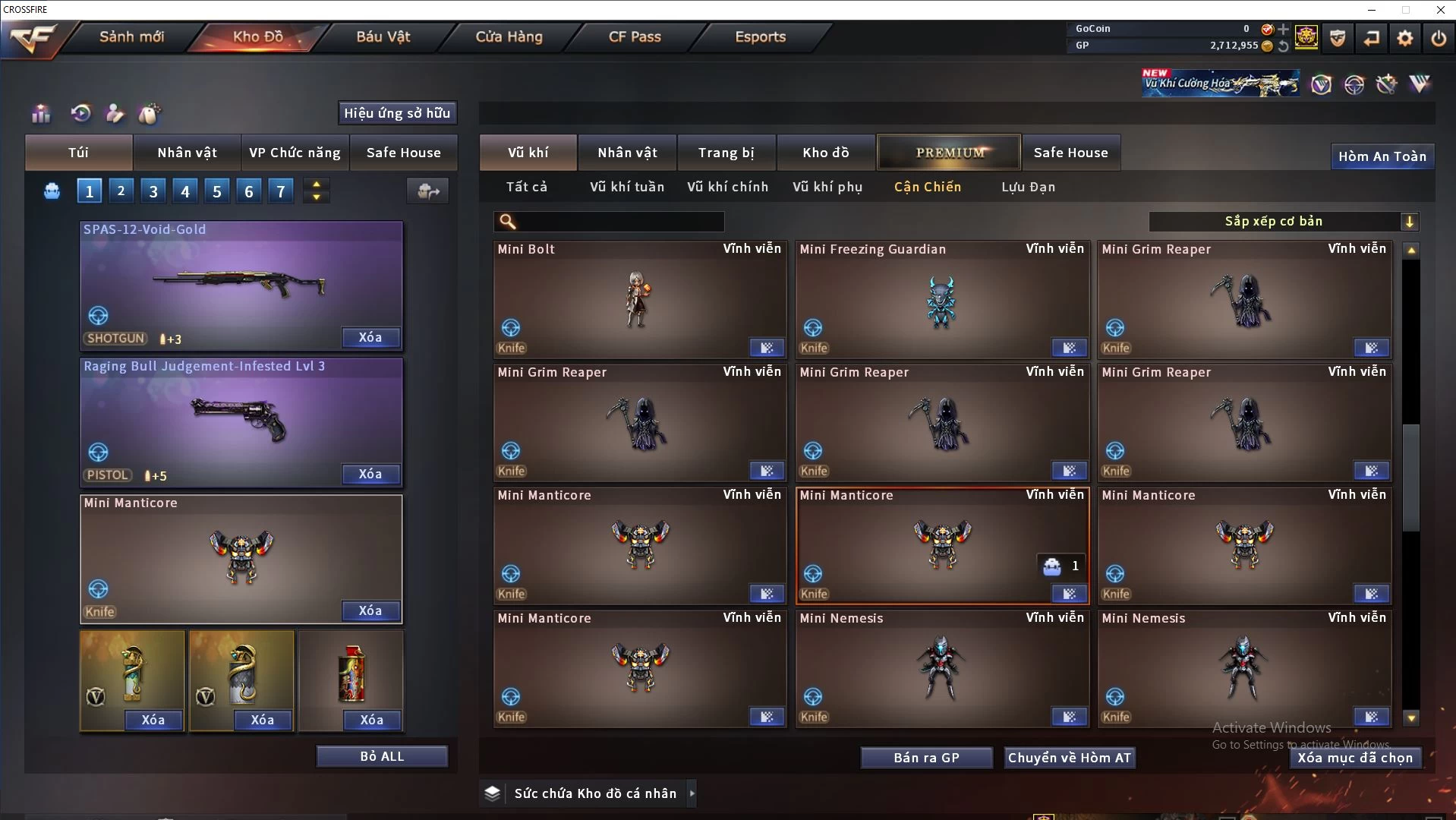
Task: Sell the selected item with Bán ra GP
Action: [x=926, y=758]
